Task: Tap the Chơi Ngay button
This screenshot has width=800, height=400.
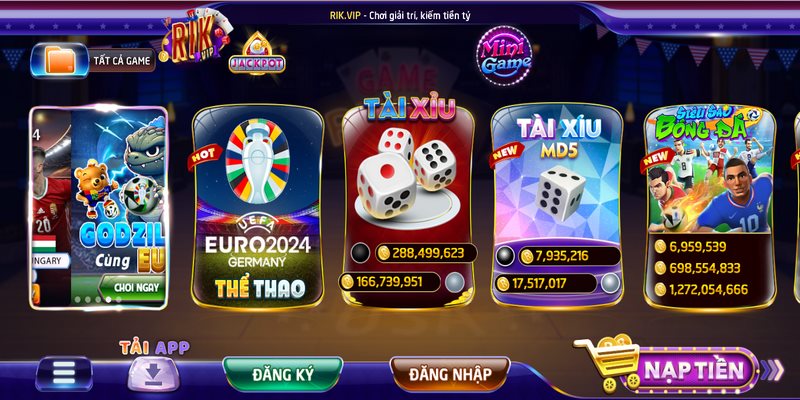Action: pyautogui.click(x=137, y=287)
